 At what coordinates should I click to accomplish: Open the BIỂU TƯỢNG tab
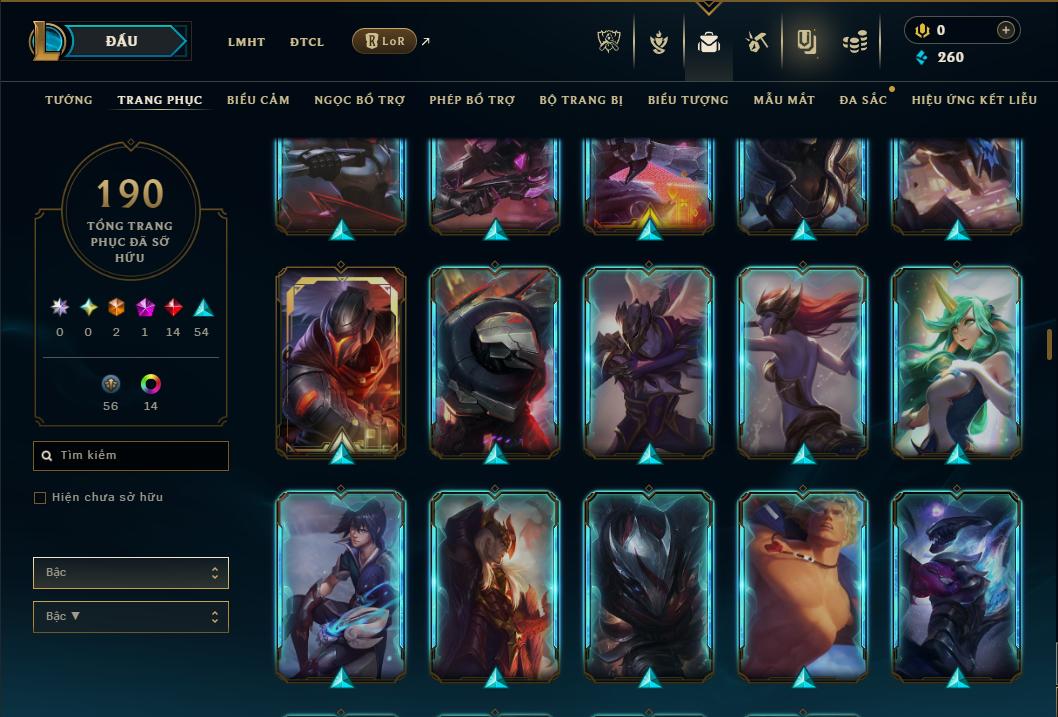[688, 100]
